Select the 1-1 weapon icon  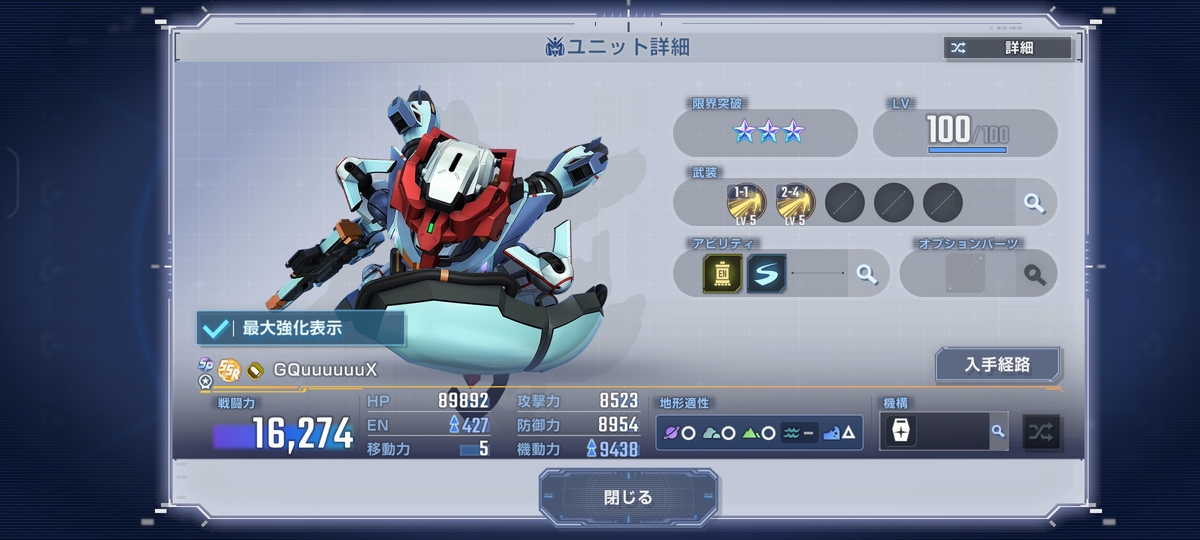(746, 203)
